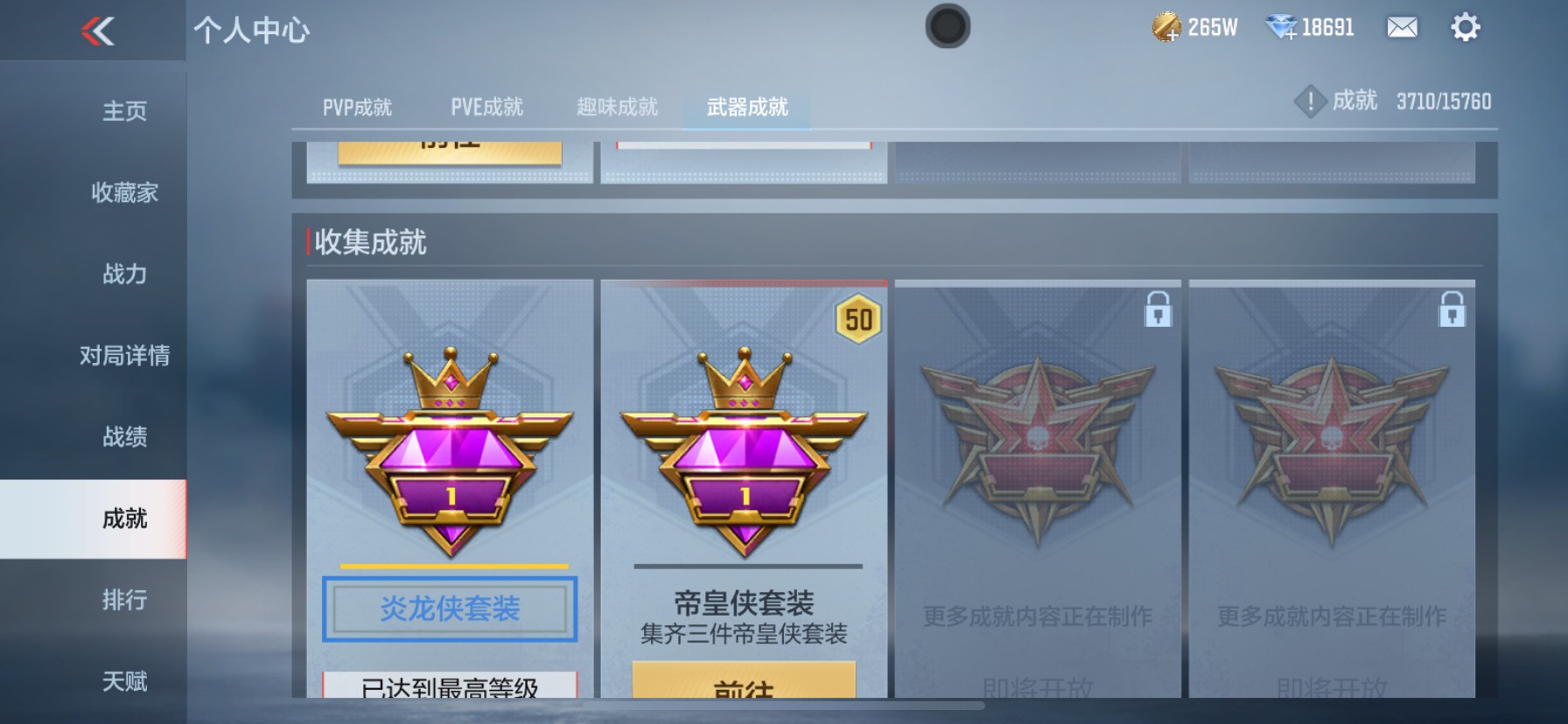Click the plus to add diamonds

(1292, 33)
